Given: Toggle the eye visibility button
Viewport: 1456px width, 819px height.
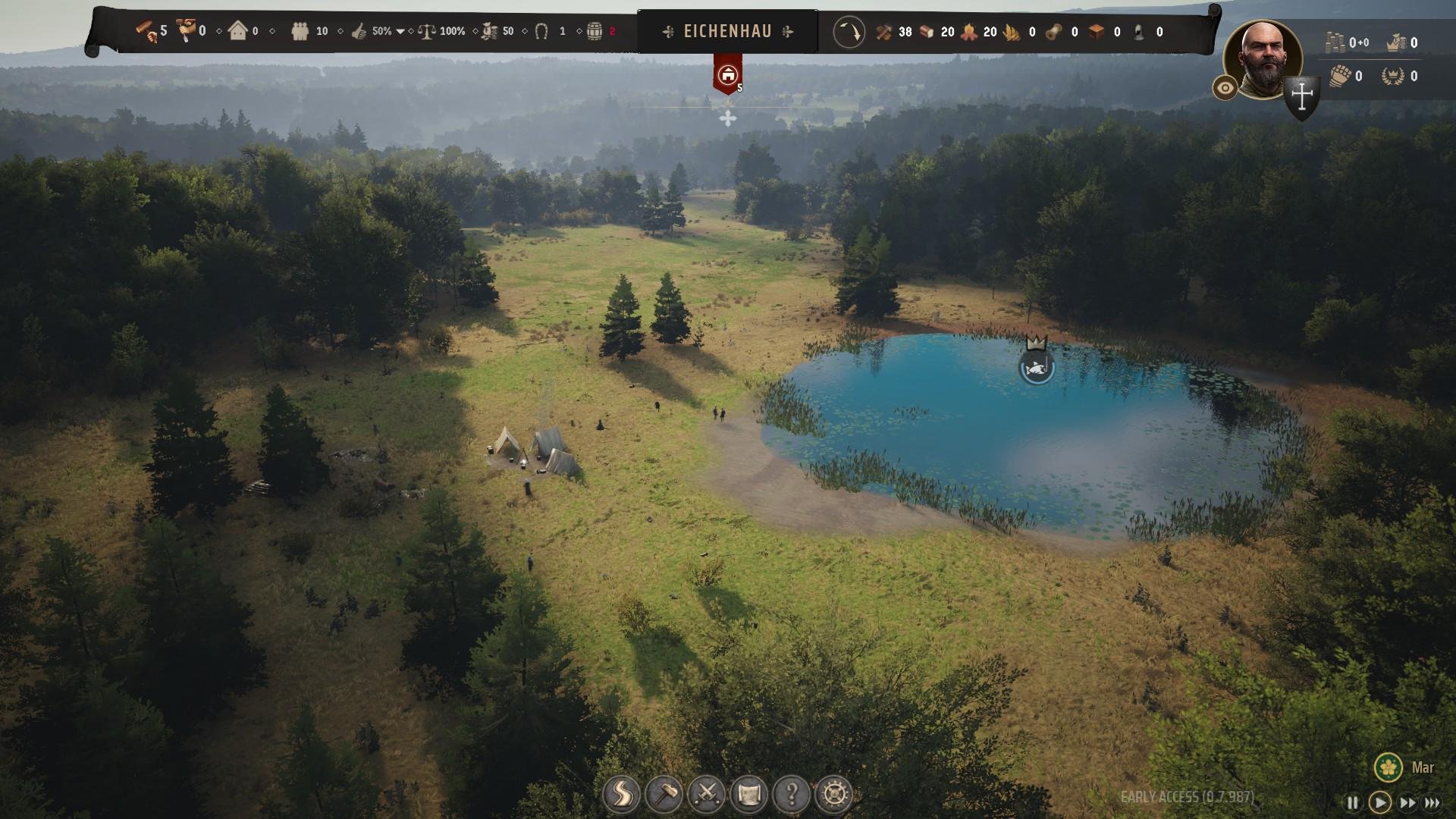Looking at the screenshot, I should 1225,88.
